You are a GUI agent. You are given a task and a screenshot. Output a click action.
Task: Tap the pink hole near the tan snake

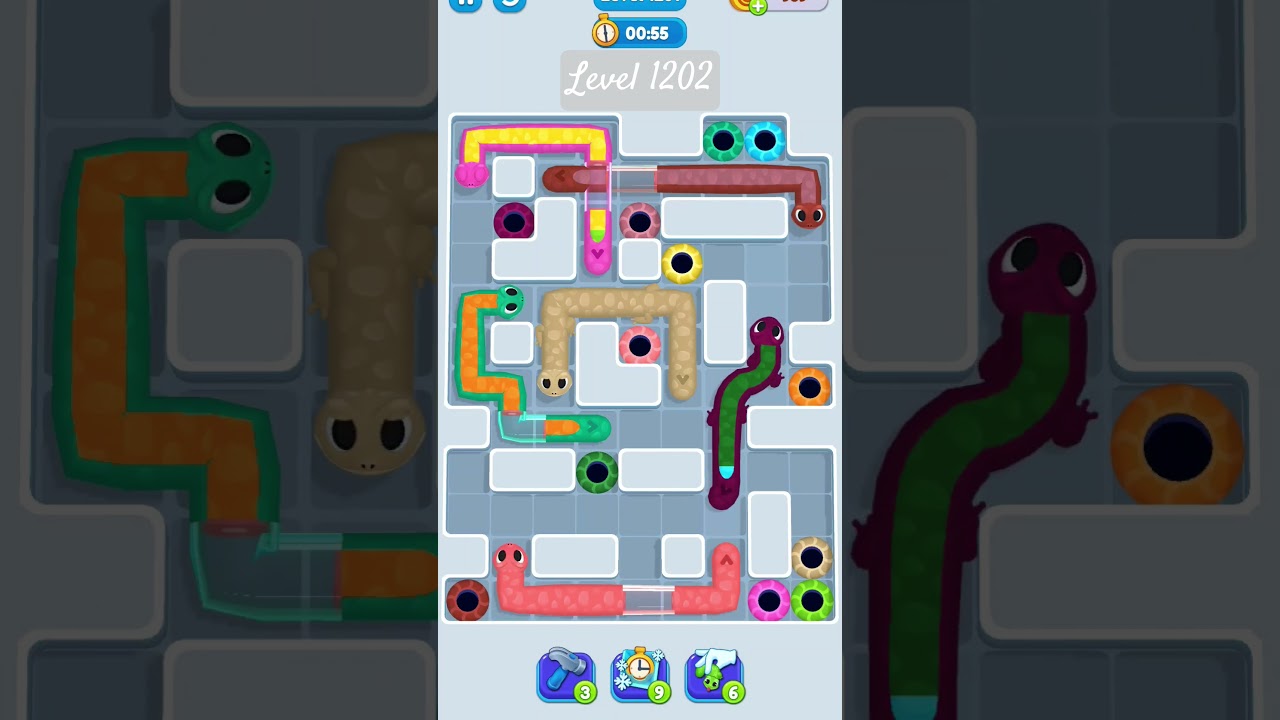tap(641, 345)
